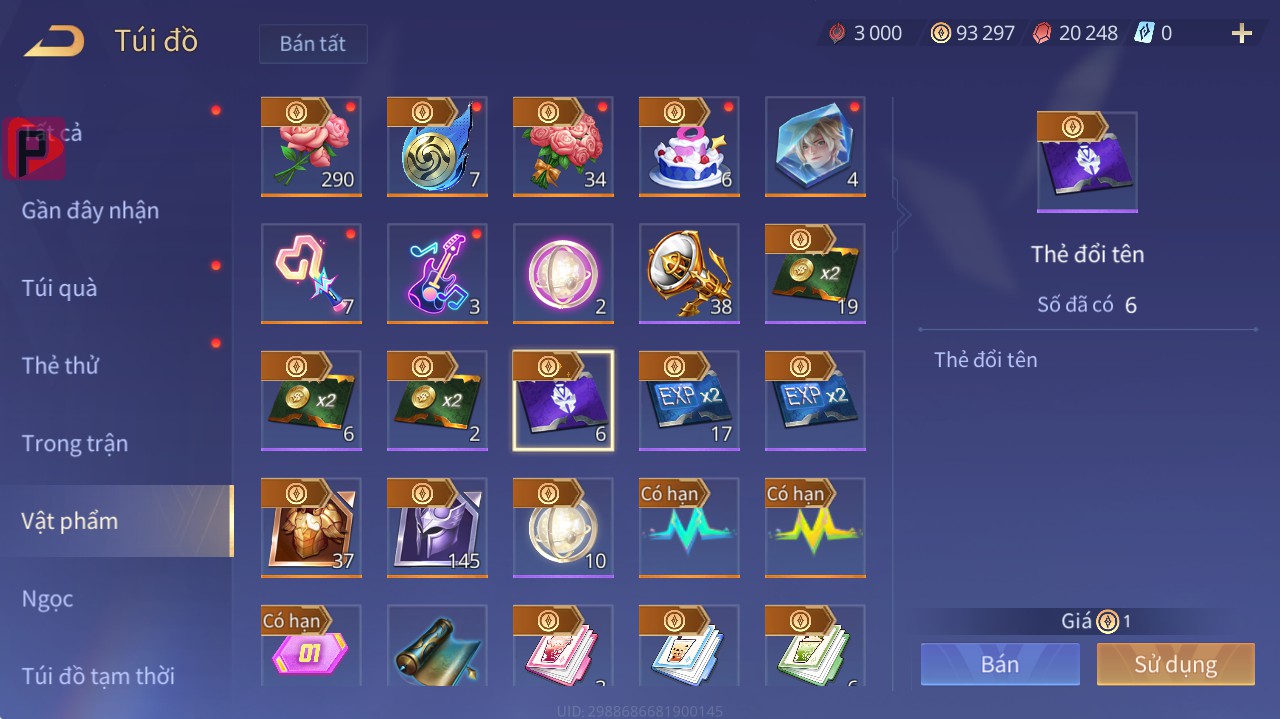Select the neon guitar item
This screenshot has width=1280, height=719.
coord(437,273)
